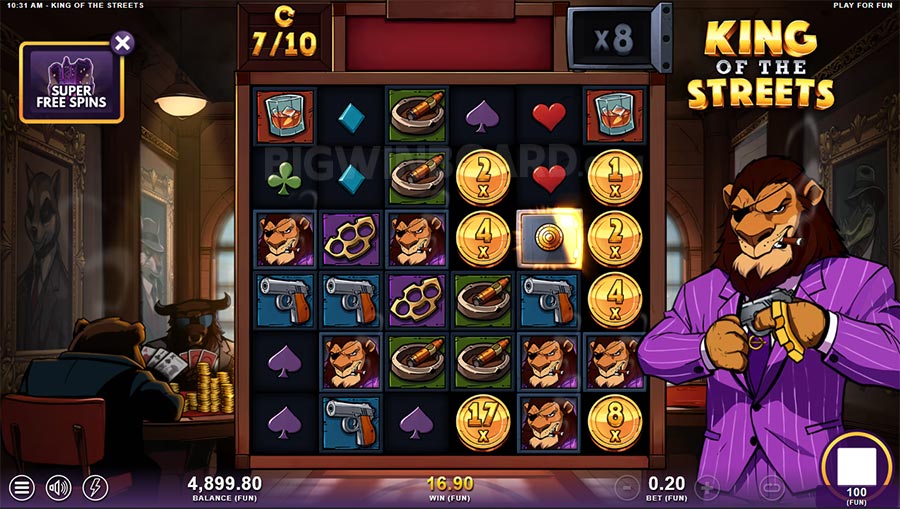Screen dimensions: 900x509
Task: Open the hamburger menu
Action: [x=21, y=488]
